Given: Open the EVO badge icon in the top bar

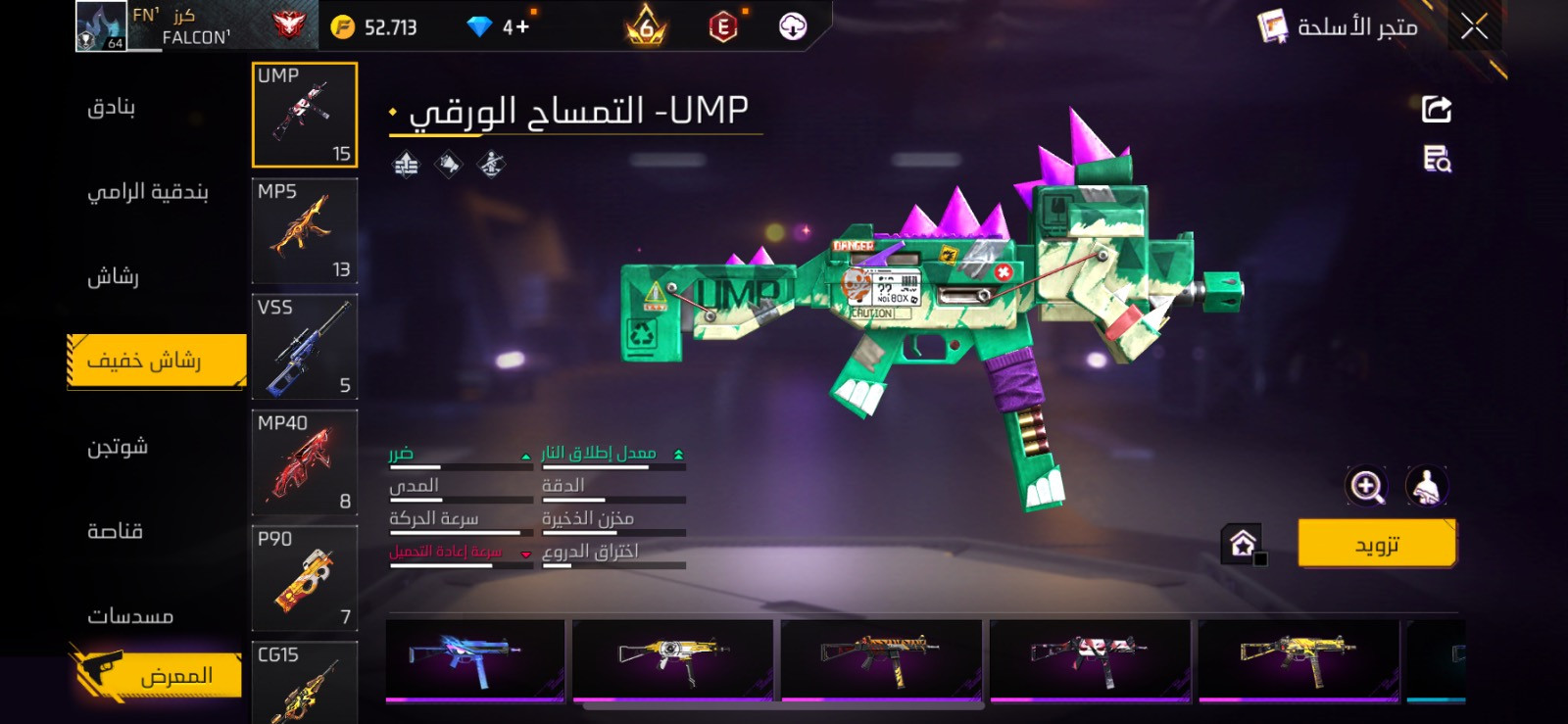Looking at the screenshot, I should [722, 26].
